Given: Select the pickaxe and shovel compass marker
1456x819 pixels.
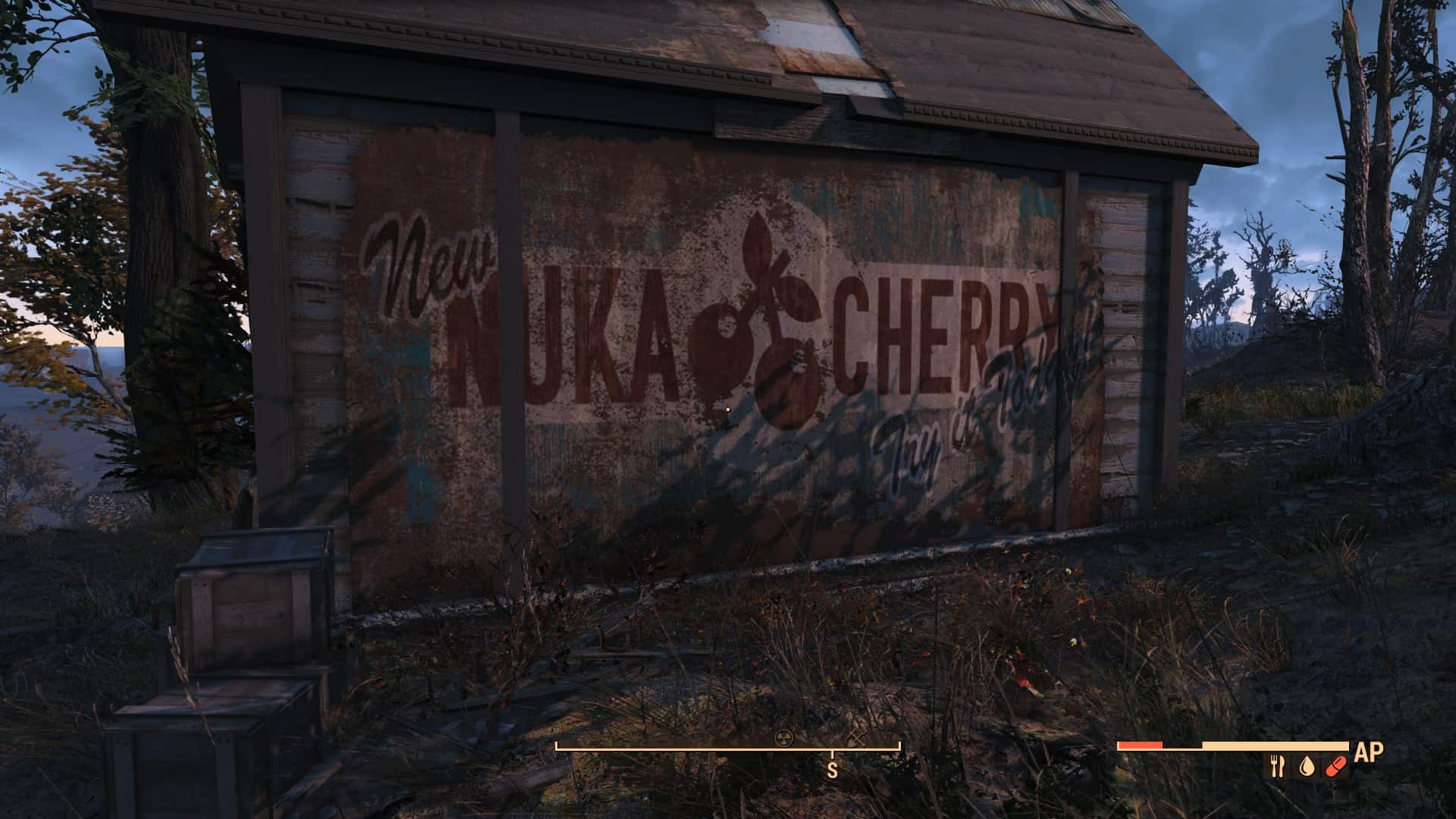Looking at the screenshot, I should pyautogui.click(x=856, y=737).
